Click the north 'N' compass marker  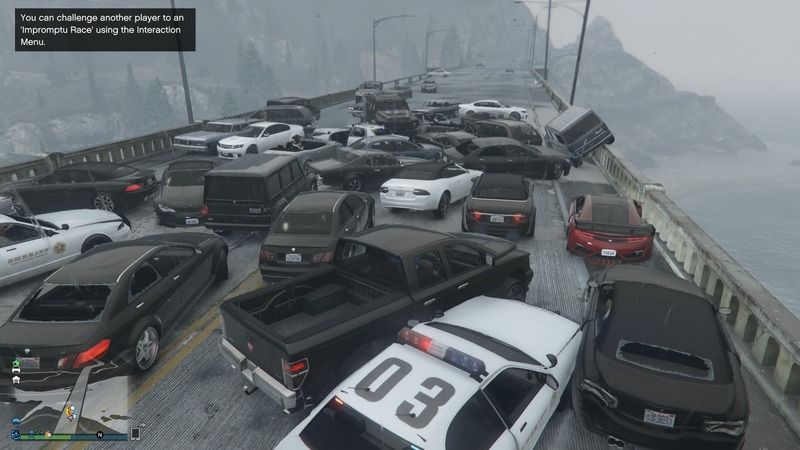(100, 434)
